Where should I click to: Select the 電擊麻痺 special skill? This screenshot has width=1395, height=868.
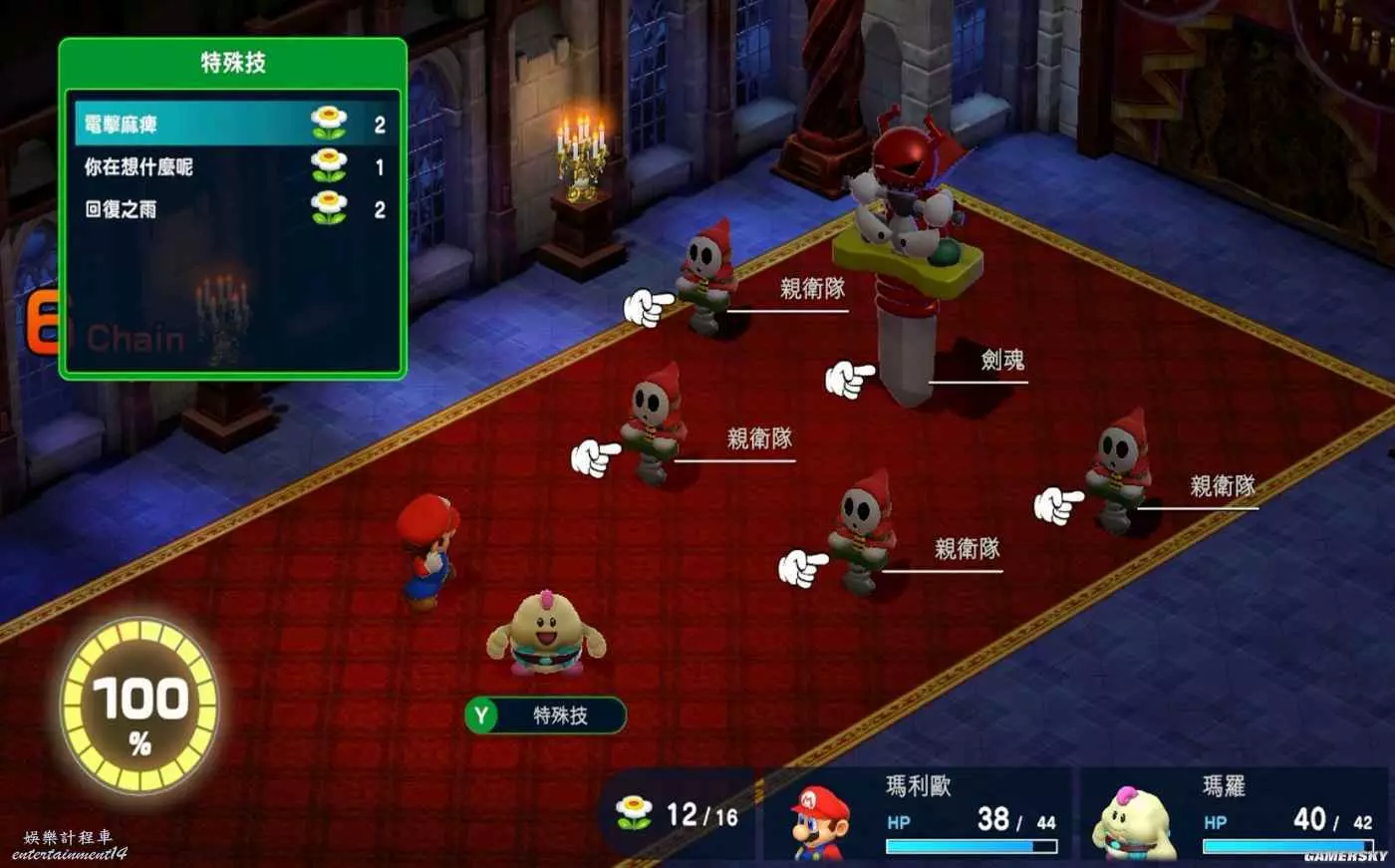point(121,125)
